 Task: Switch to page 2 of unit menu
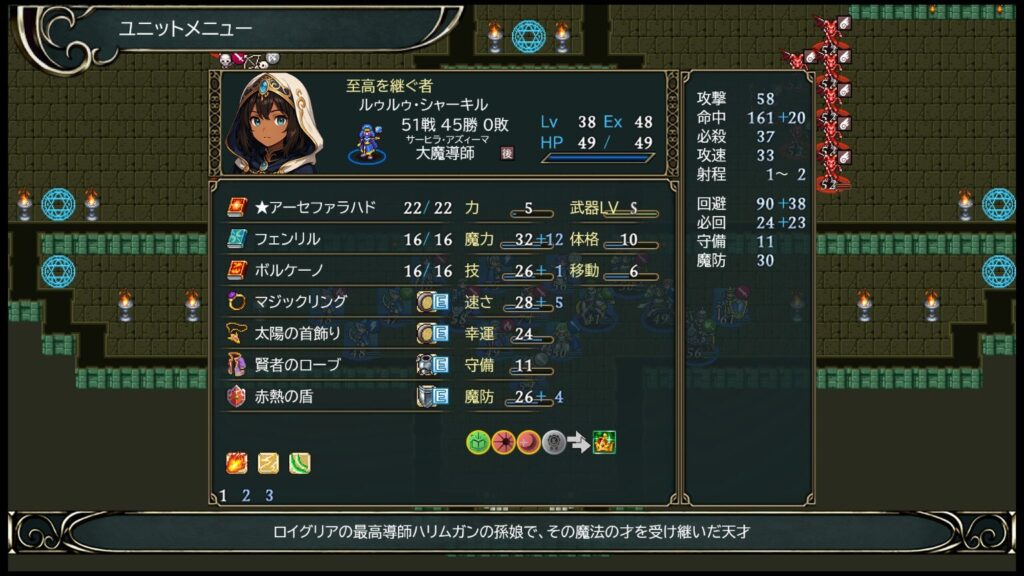(246, 495)
